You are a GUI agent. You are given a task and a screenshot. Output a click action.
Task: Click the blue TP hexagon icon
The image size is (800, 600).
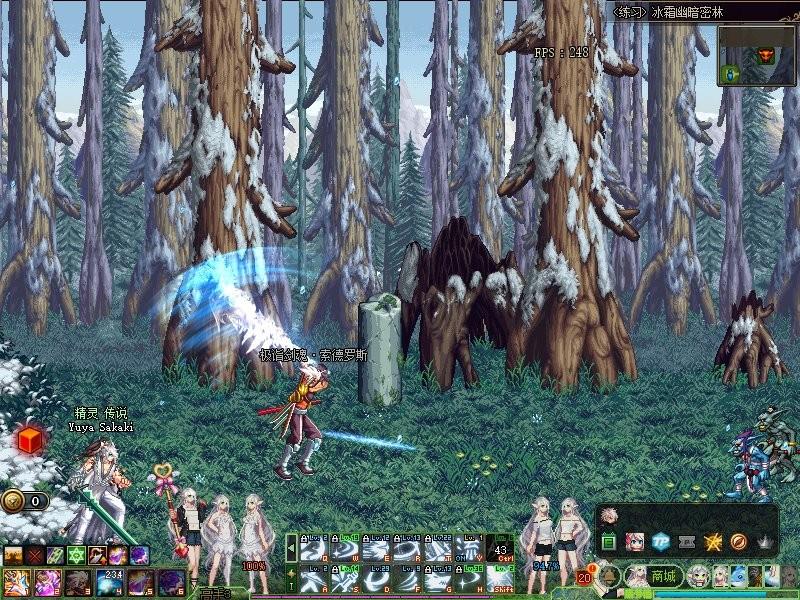[660, 542]
